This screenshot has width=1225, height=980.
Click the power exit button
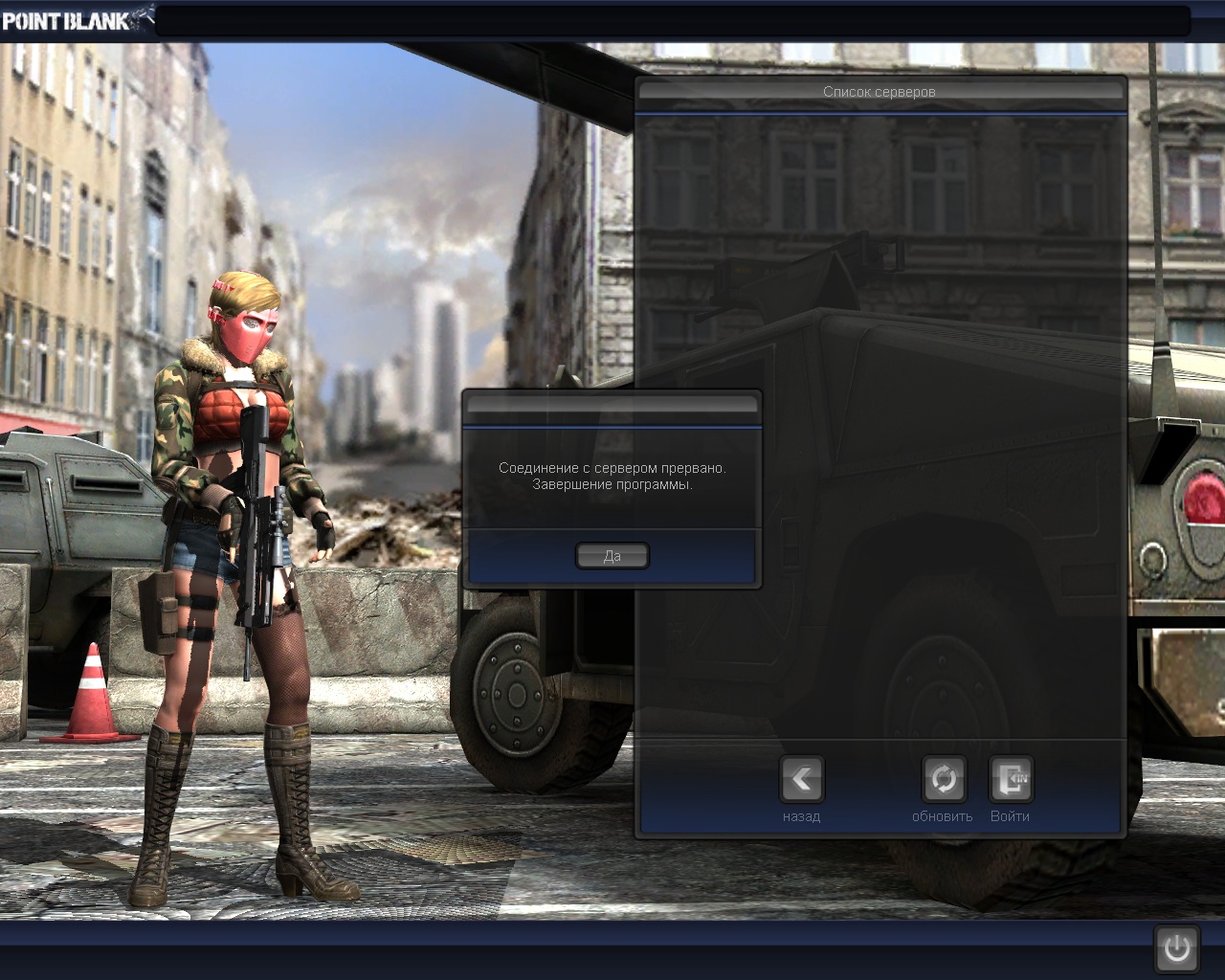1176,948
